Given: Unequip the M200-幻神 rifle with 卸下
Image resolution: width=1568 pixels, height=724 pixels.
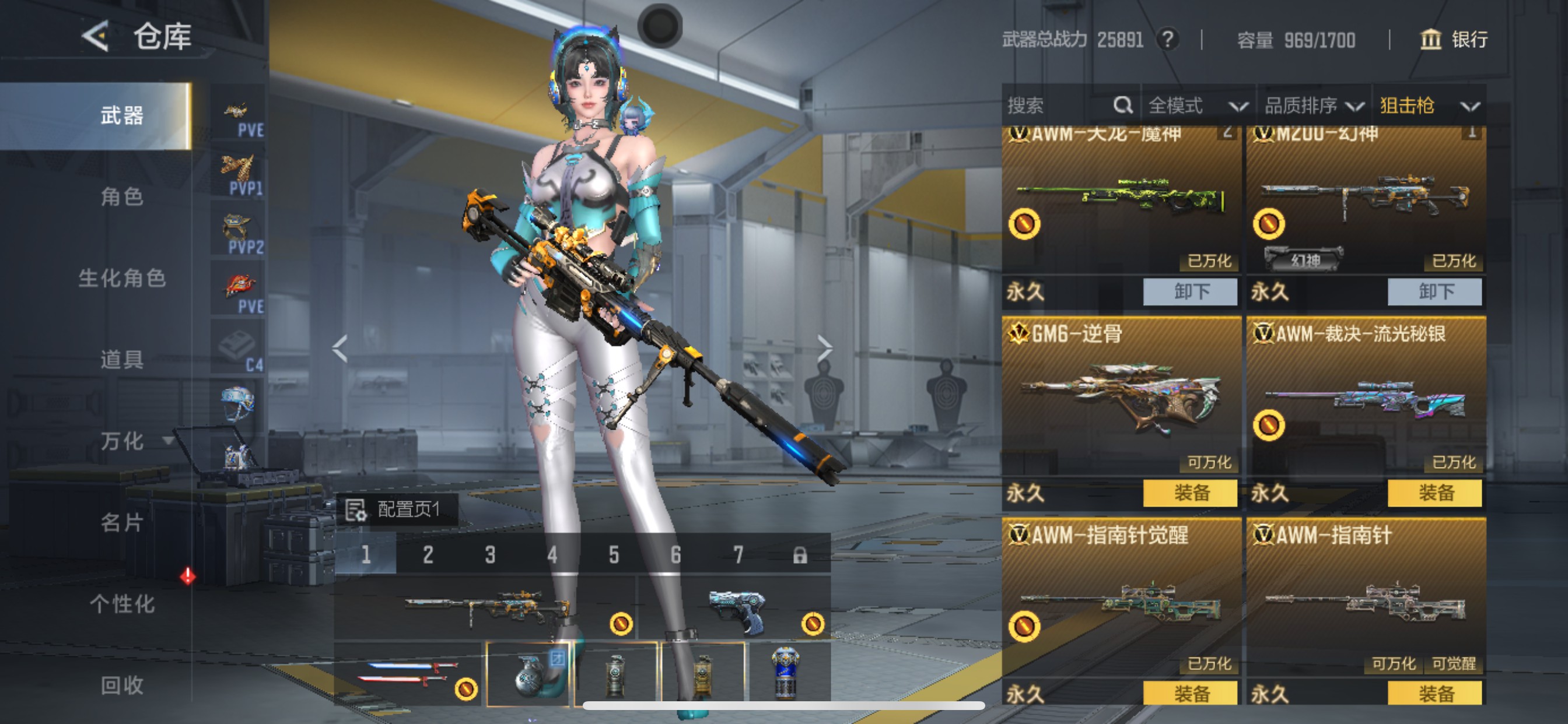Looking at the screenshot, I should point(1434,291).
